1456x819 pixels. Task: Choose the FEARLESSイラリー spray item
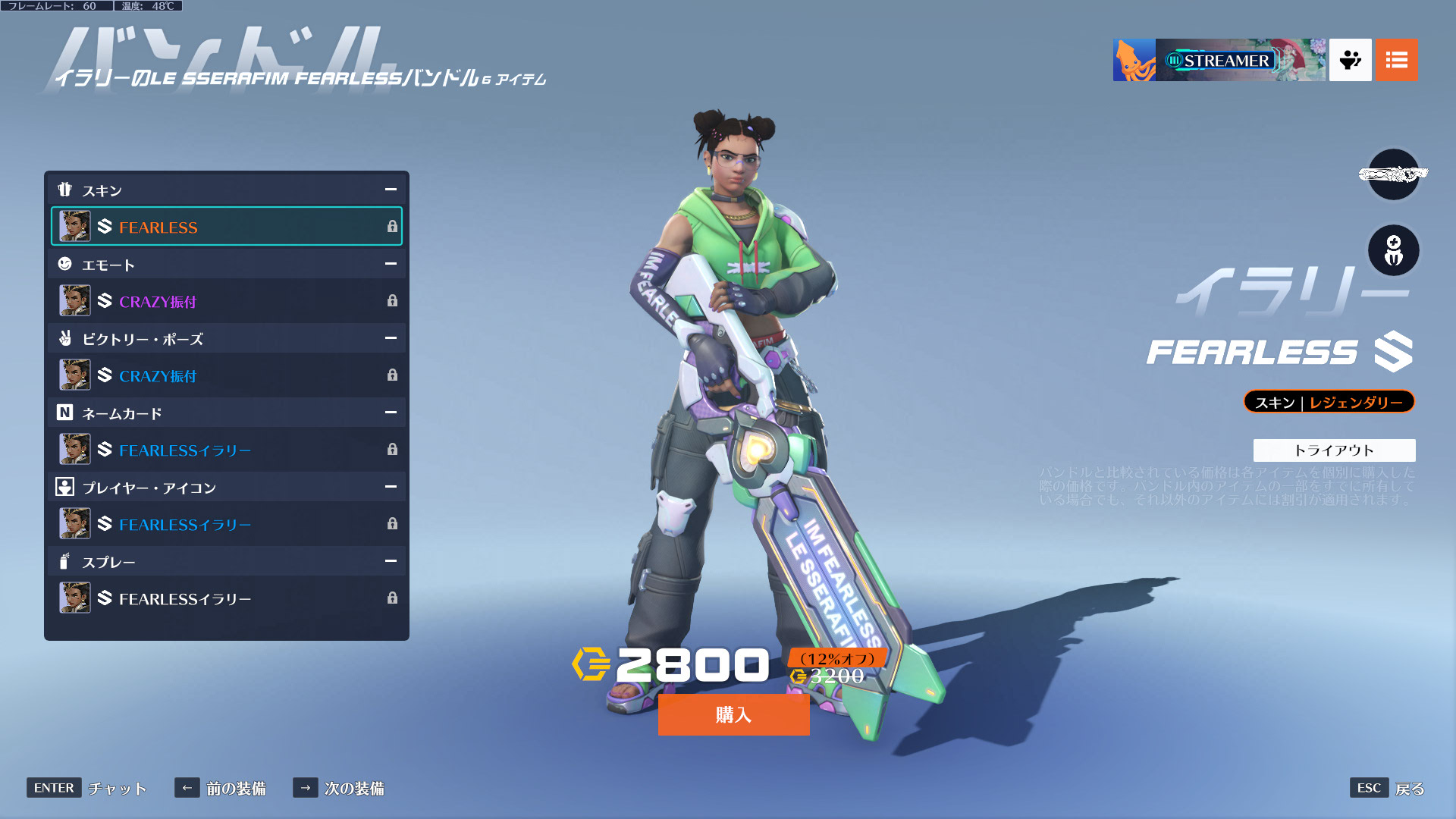pyautogui.click(x=226, y=598)
